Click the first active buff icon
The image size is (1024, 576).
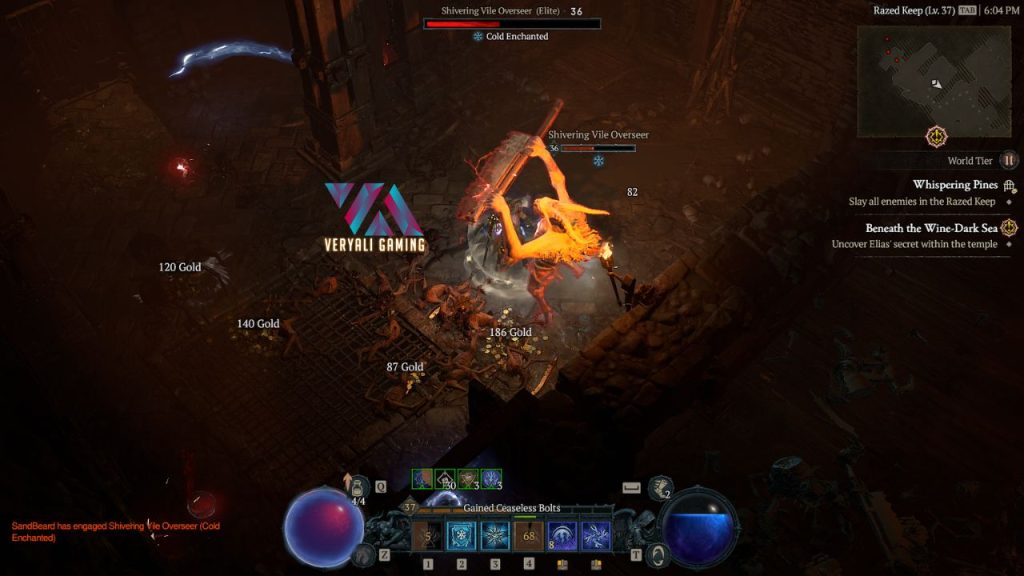pyautogui.click(x=422, y=480)
